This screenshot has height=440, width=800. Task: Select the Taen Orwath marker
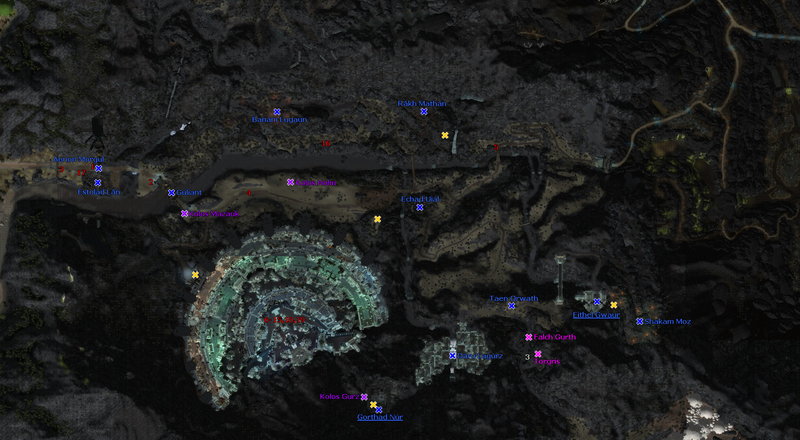pyautogui.click(x=512, y=305)
